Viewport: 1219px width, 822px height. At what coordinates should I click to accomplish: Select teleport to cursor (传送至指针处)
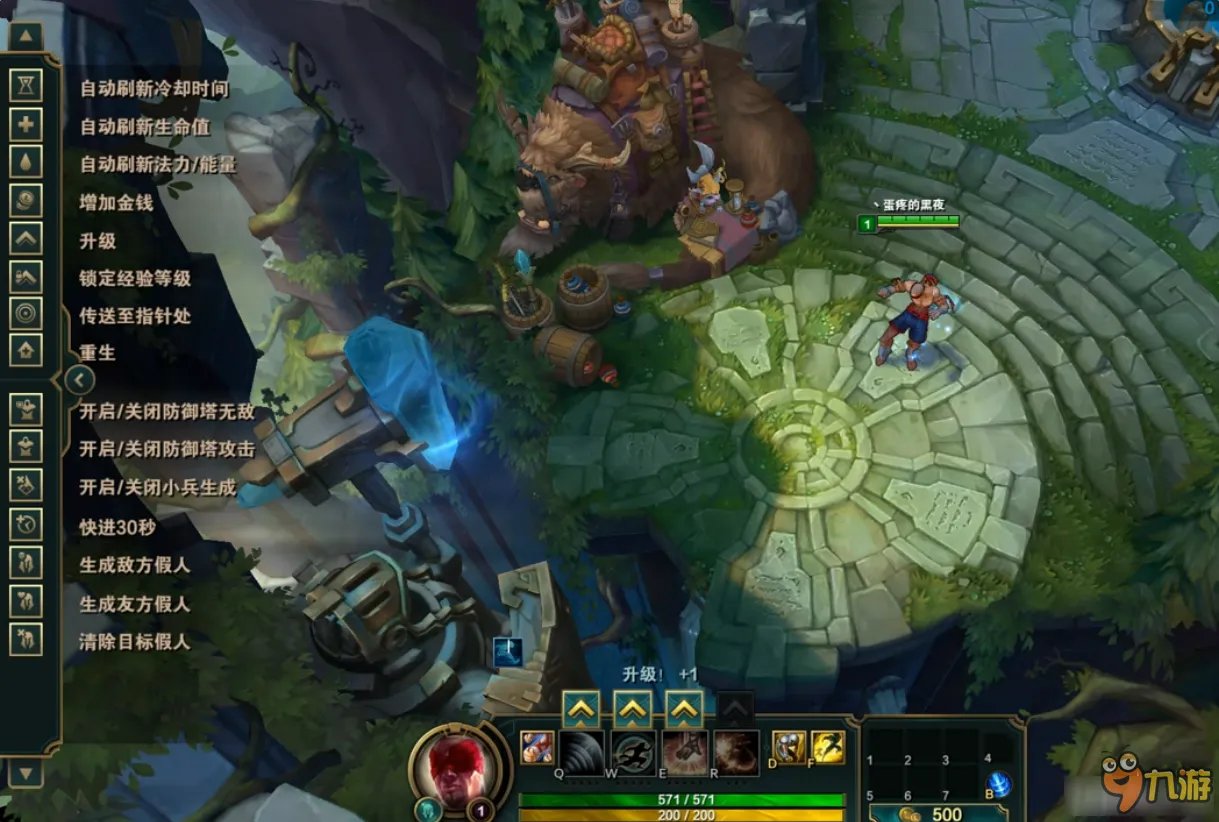[x=26, y=314]
